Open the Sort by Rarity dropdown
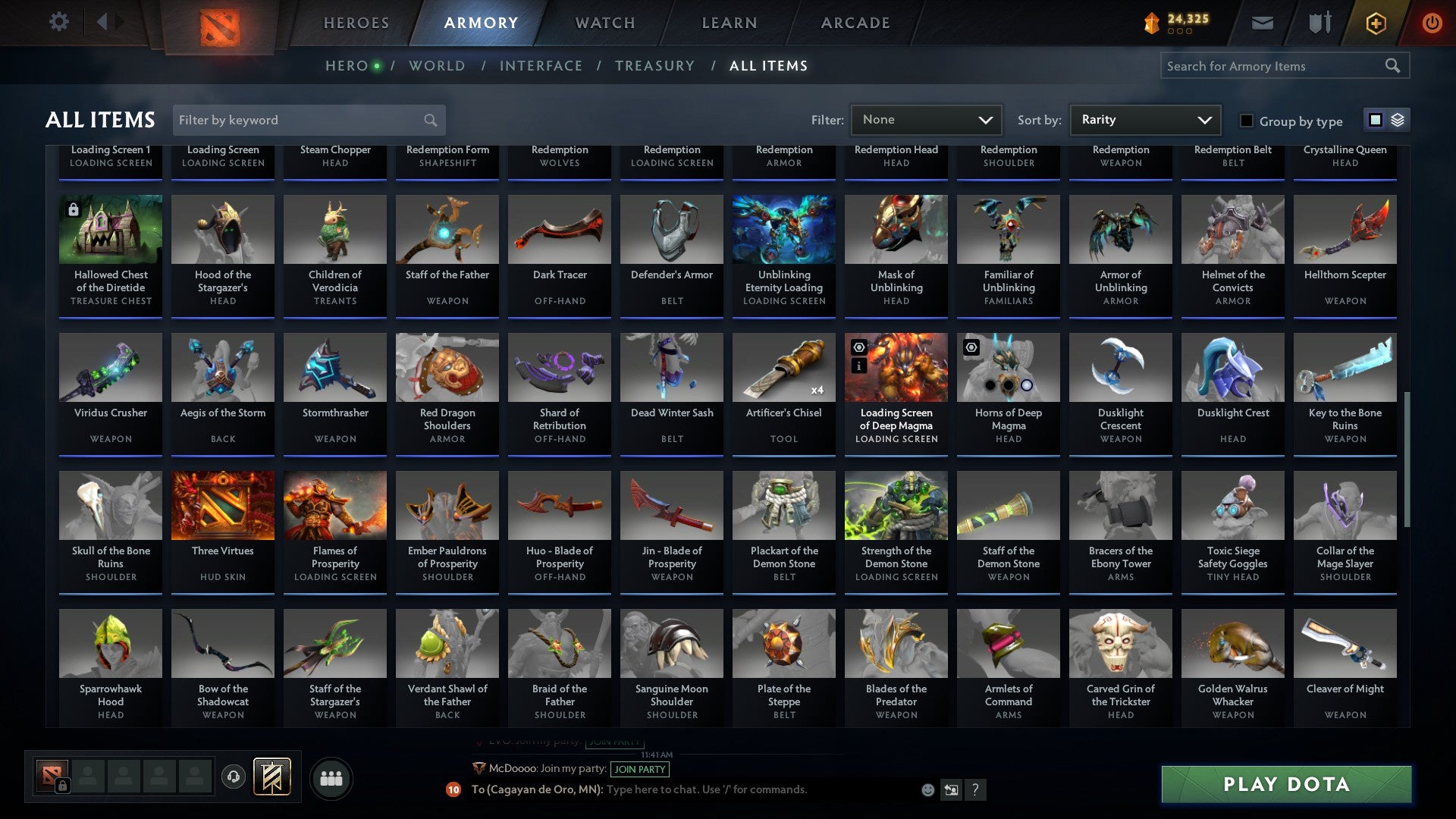Image resolution: width=1456 pixels, height=819 pixels. (1144, 119)
